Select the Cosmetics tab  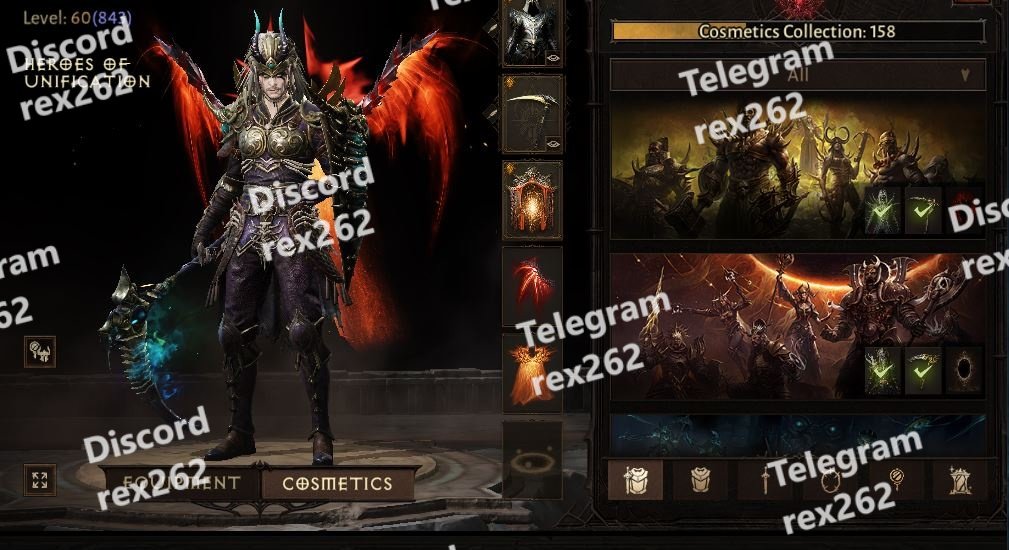(x=337, y=484)
